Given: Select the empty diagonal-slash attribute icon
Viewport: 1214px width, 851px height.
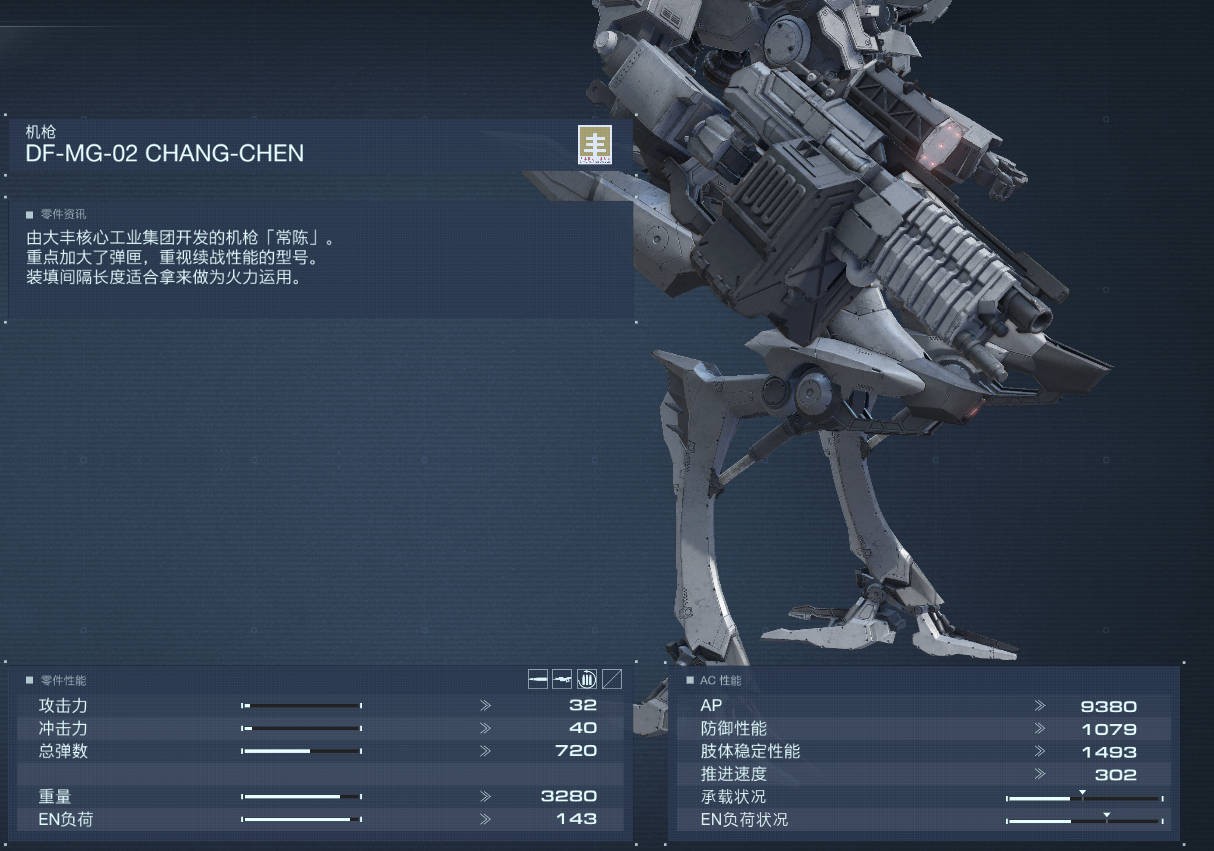Looking at the screenshot, I should [612, 680].
